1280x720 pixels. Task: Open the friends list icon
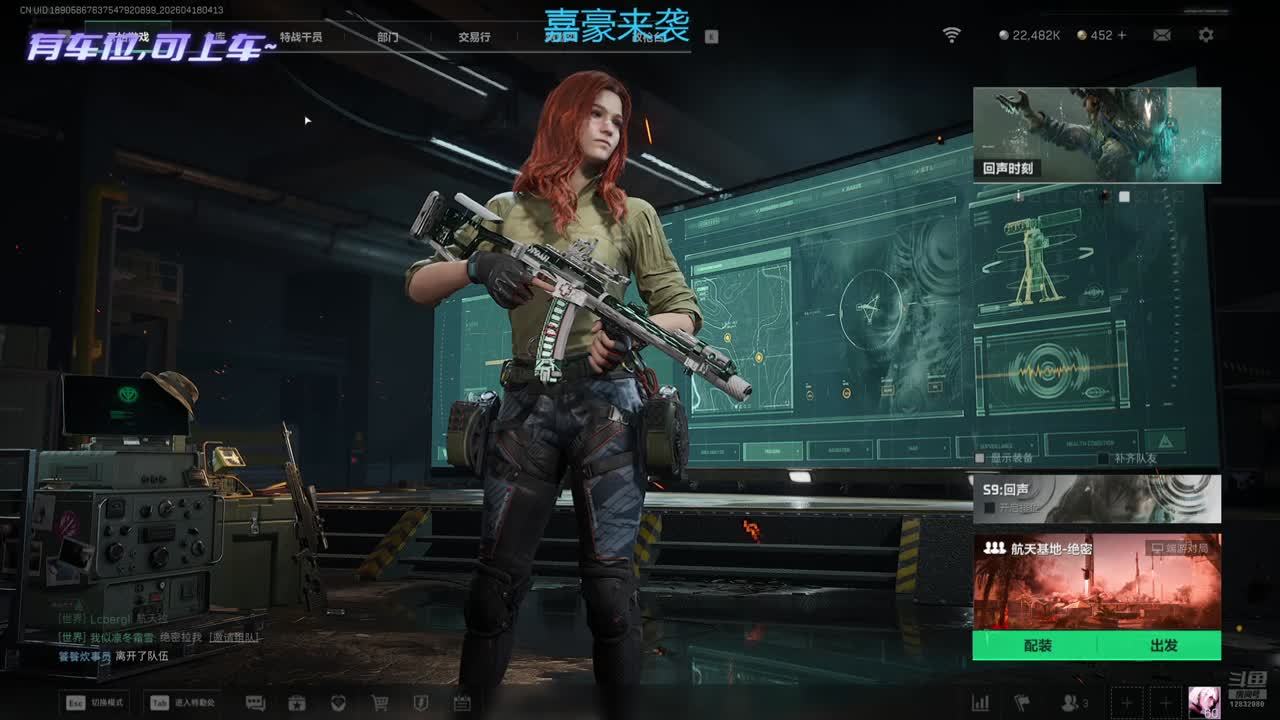(x=1070, y=703)
